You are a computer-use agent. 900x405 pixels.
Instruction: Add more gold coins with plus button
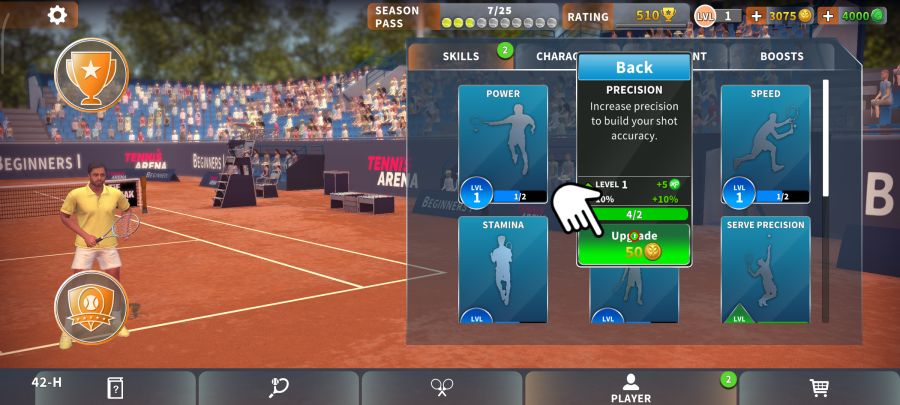point(756,16)
